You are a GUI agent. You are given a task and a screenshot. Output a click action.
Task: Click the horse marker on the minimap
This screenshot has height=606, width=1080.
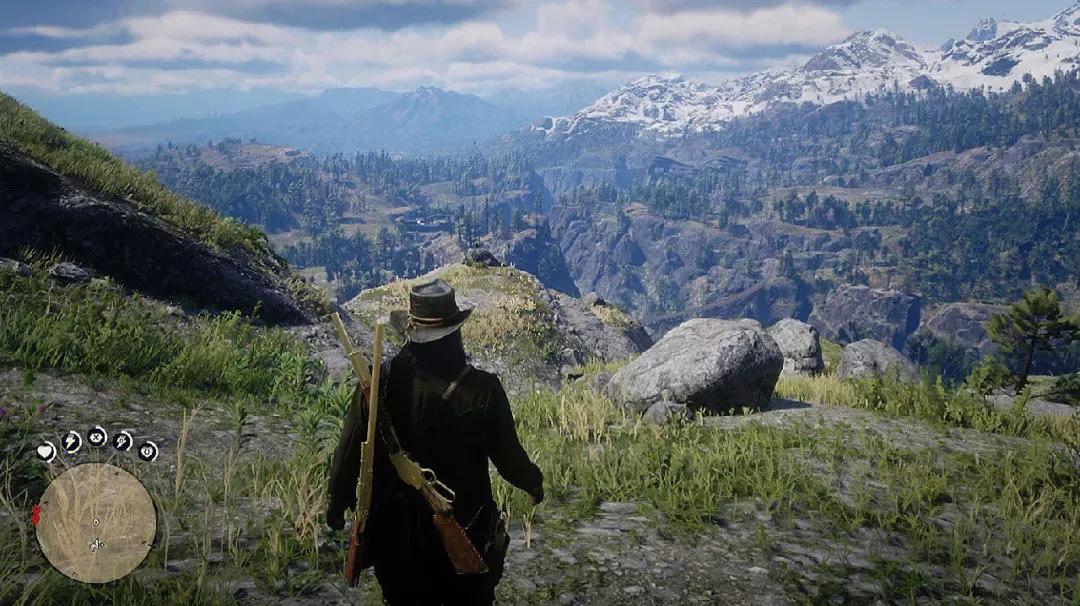coord(96,545)
